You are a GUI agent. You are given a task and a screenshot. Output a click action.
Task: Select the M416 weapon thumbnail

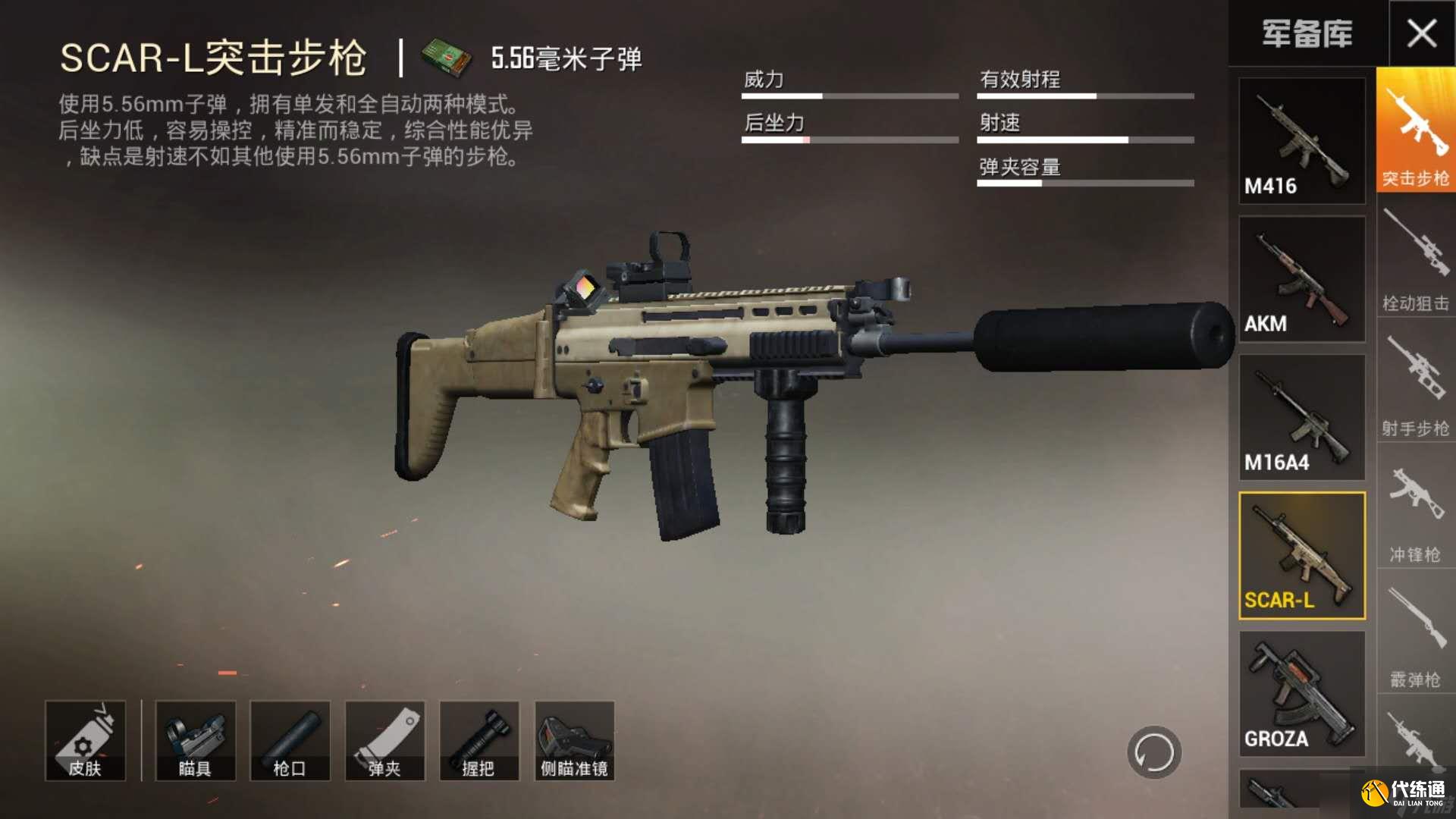[1301, 140]
